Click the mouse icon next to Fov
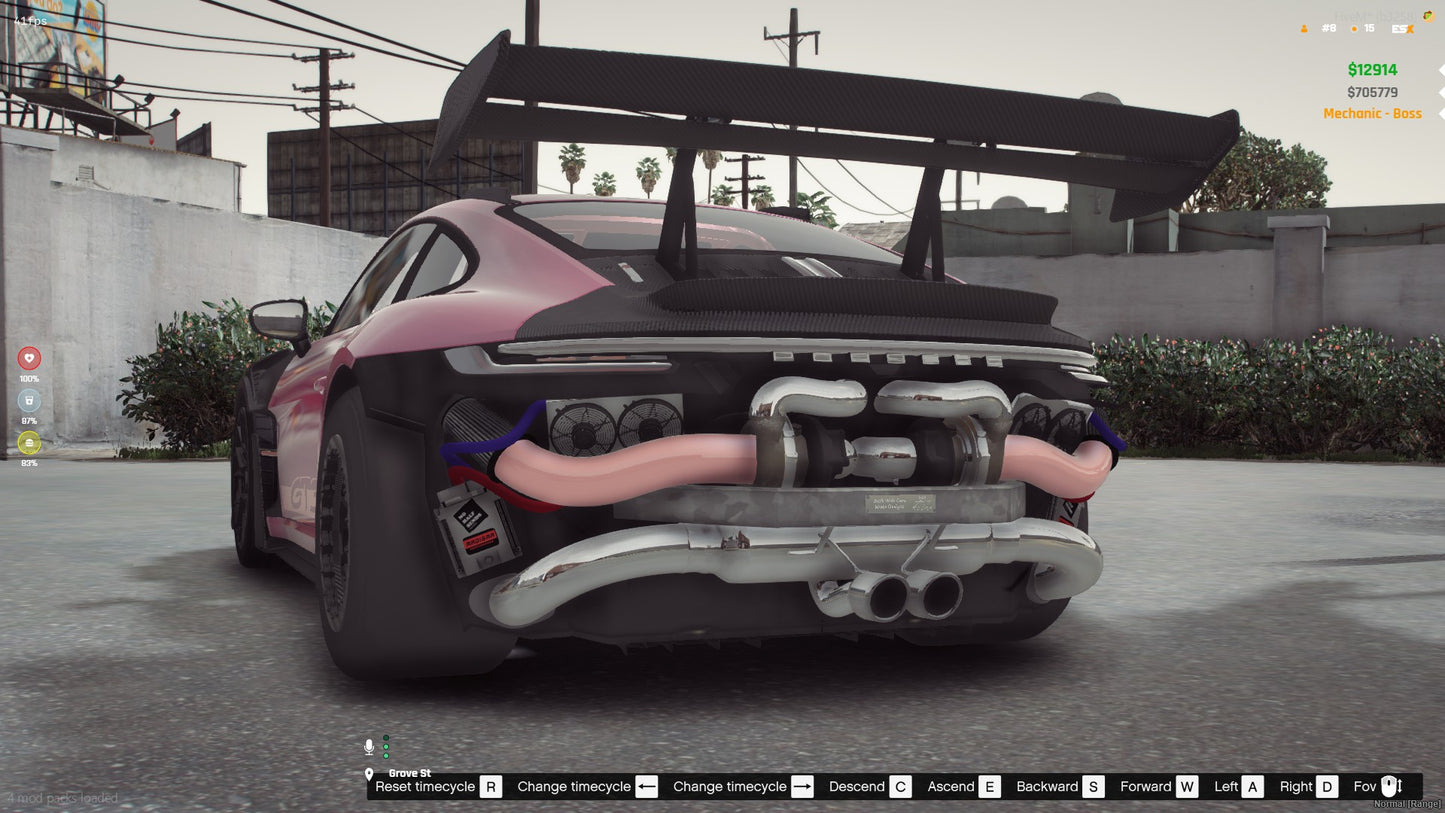Screen dimensions: 1445x813 click(x=1391, y=787)
